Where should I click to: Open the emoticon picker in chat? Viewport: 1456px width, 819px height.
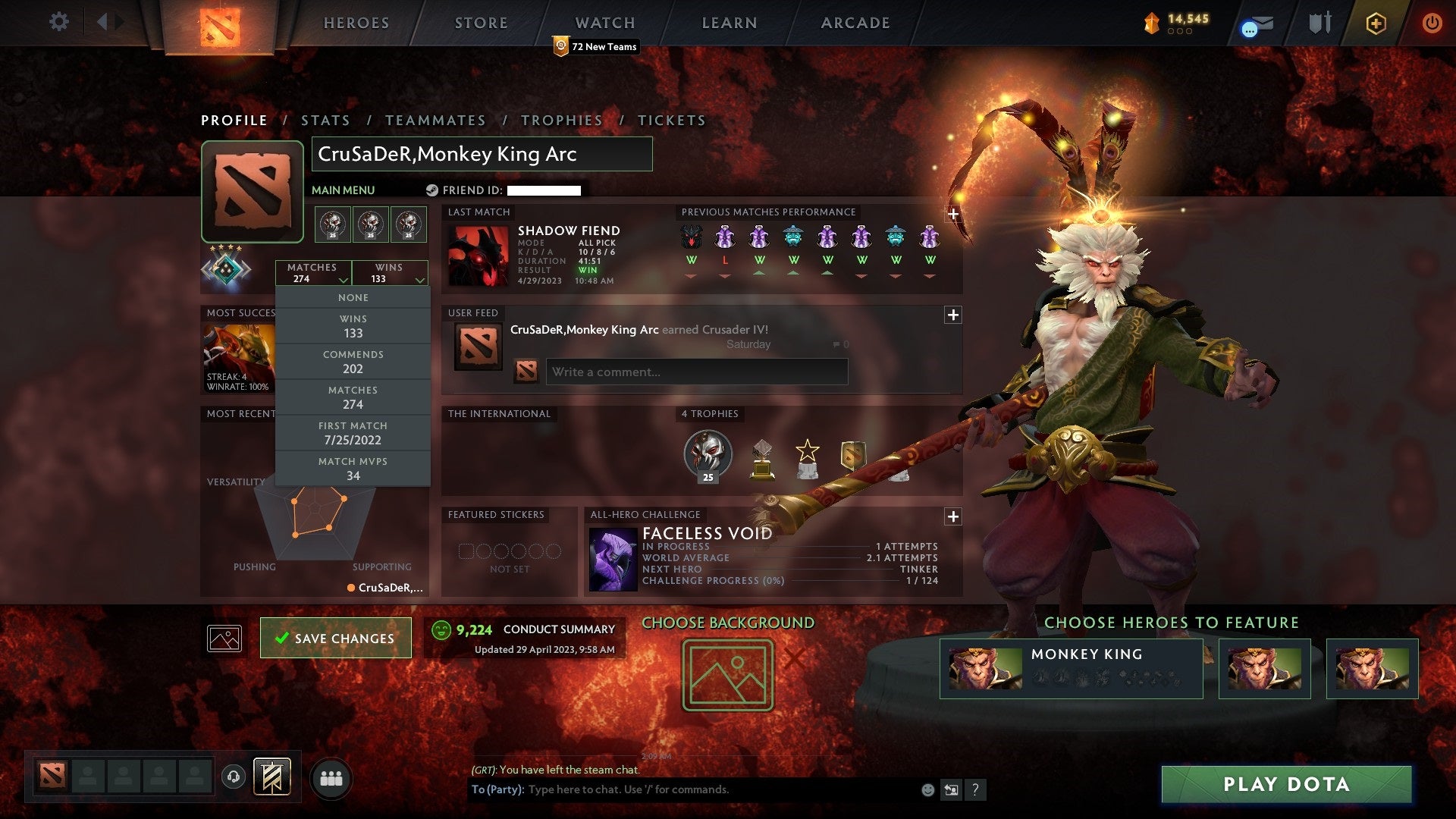927,789
